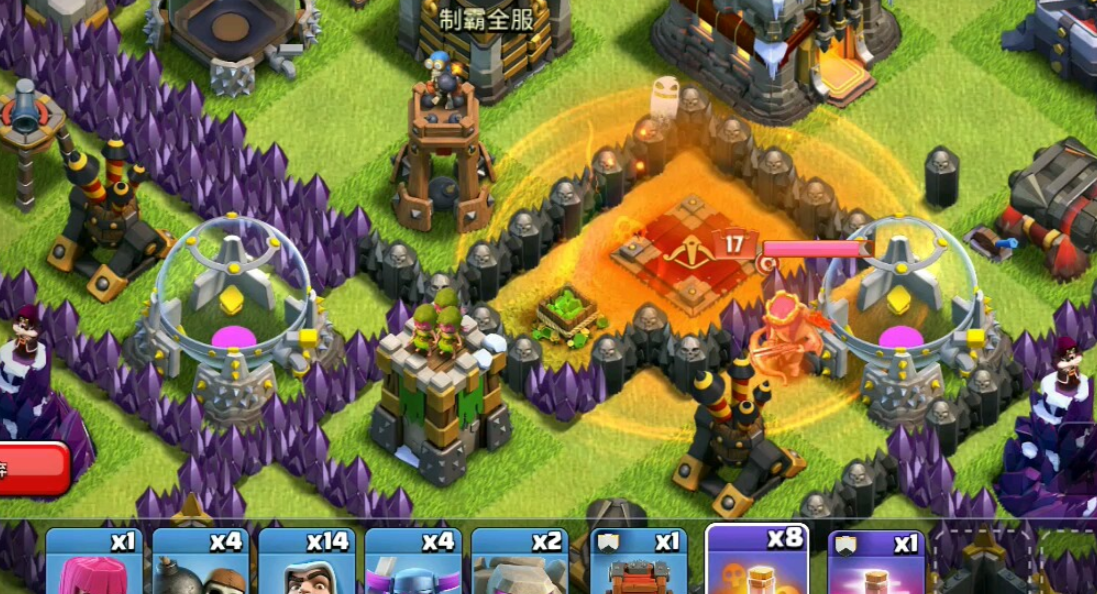Select the Archer Queen hero card
Viewport: 1097px width, 594px height.
click(x=94, y=562)
